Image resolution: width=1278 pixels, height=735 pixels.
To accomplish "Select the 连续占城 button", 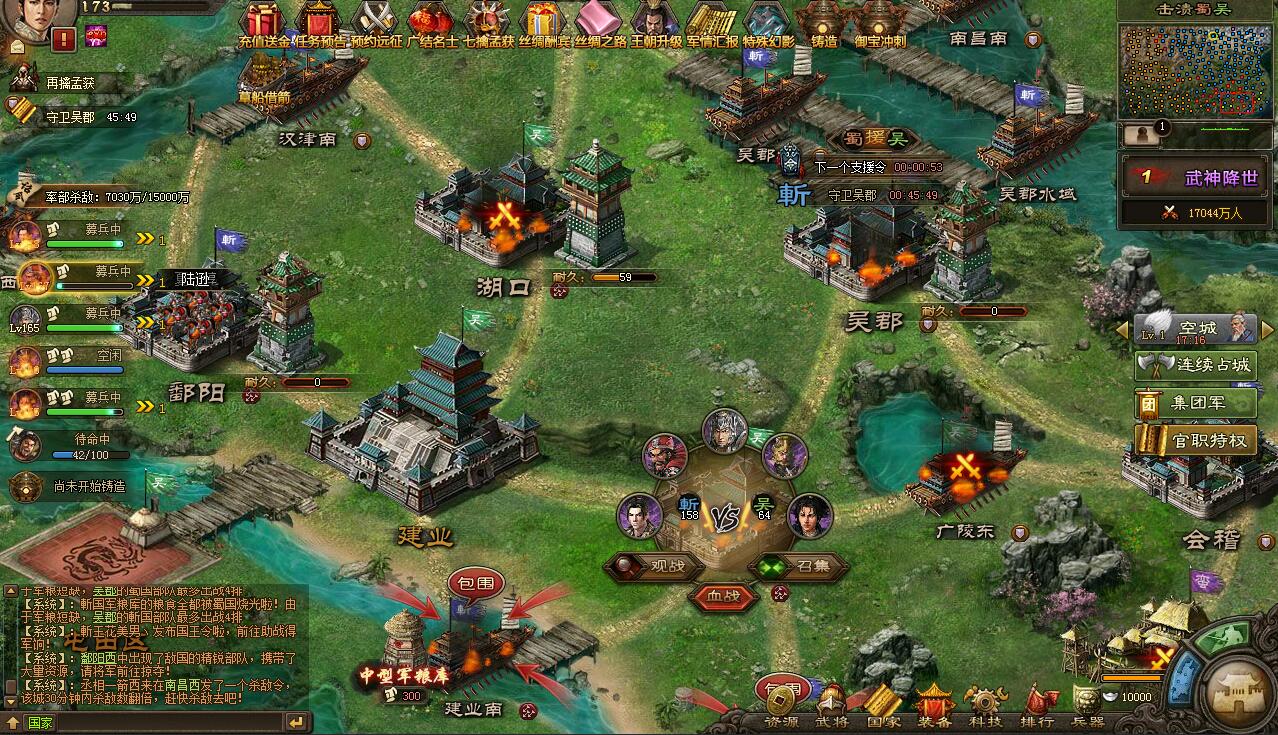I will click(x=1195, y=365).
